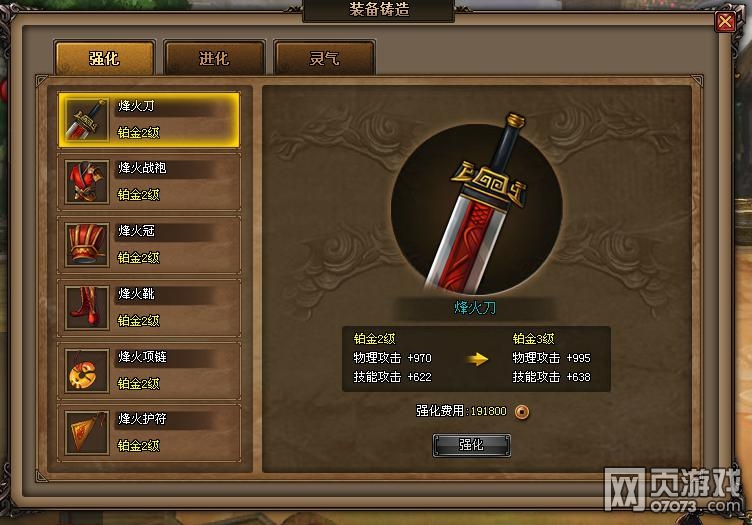Click the 强化 enhance button
The image size is (752, 525).
(471, 445)
